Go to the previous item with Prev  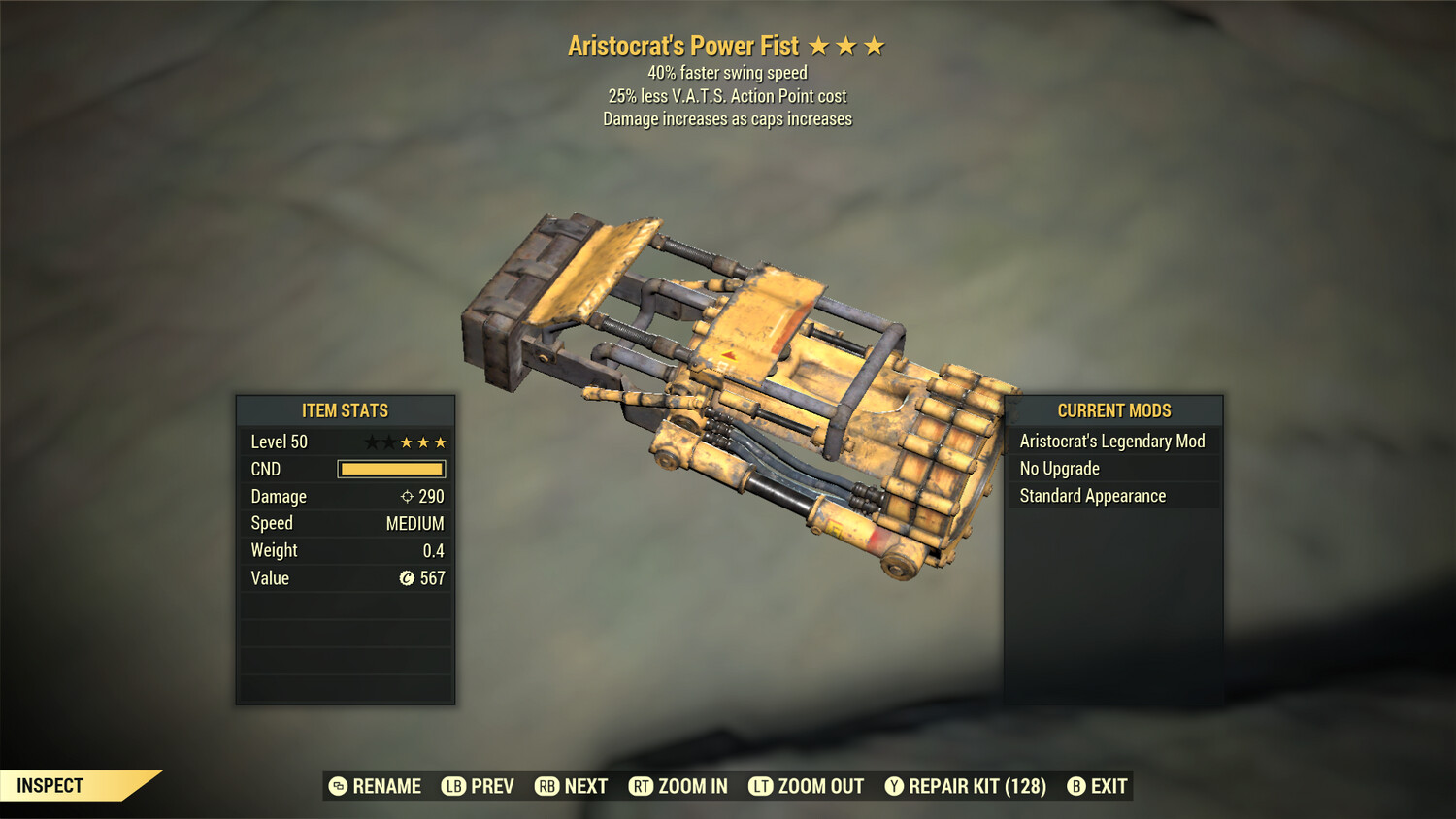479,786
